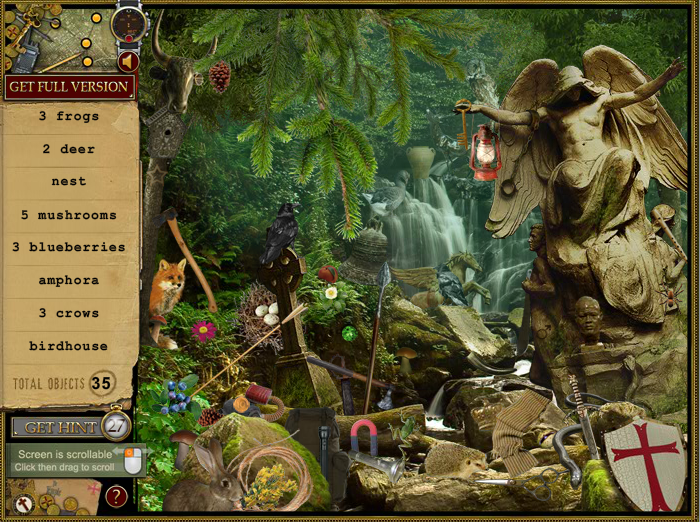This screenshot has height=522, width=700.
Task: Select the "3 blueberries" list entry
Action: coord(69,247)
